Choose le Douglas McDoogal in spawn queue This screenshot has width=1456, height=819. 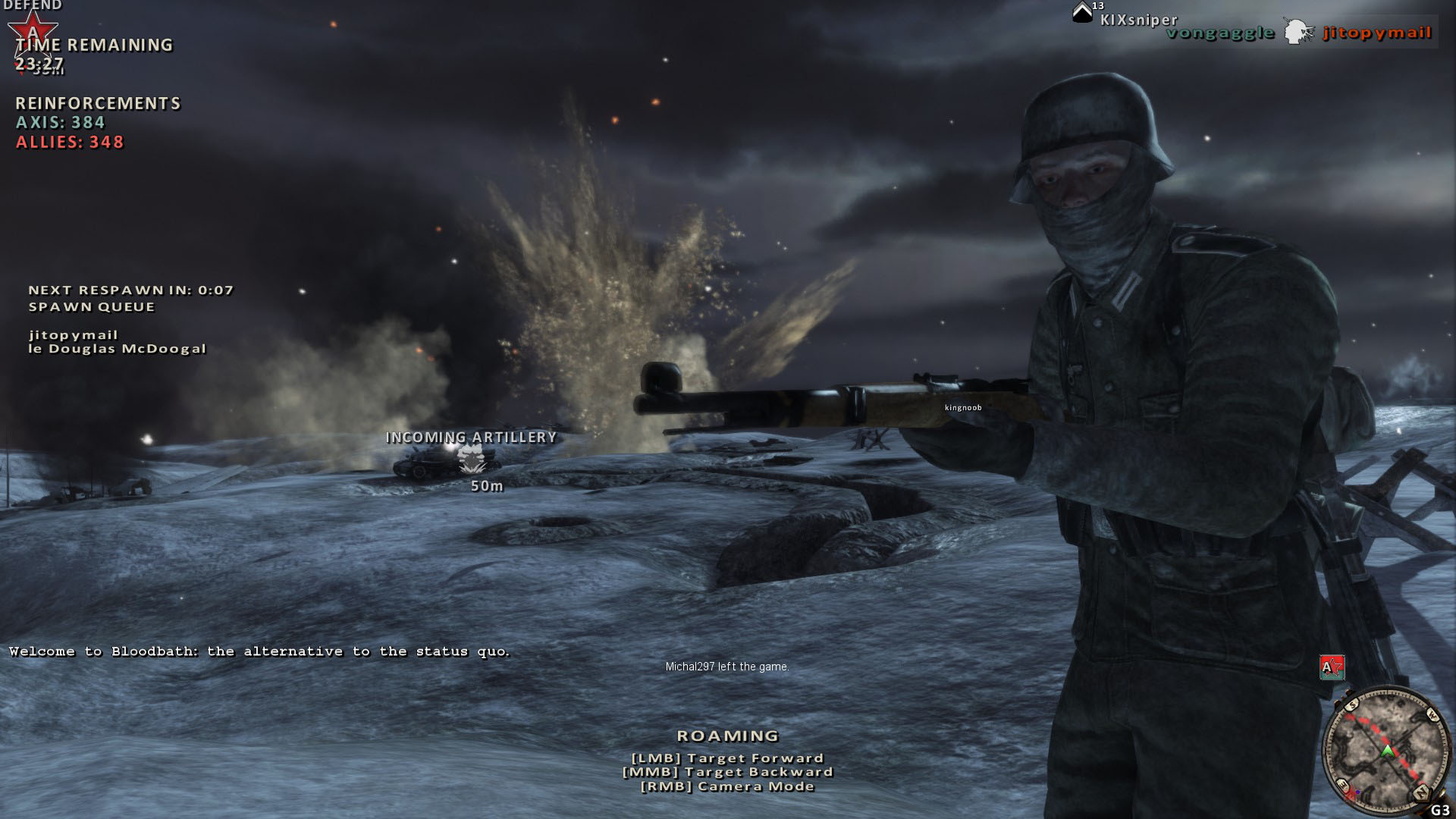point(118,349)
